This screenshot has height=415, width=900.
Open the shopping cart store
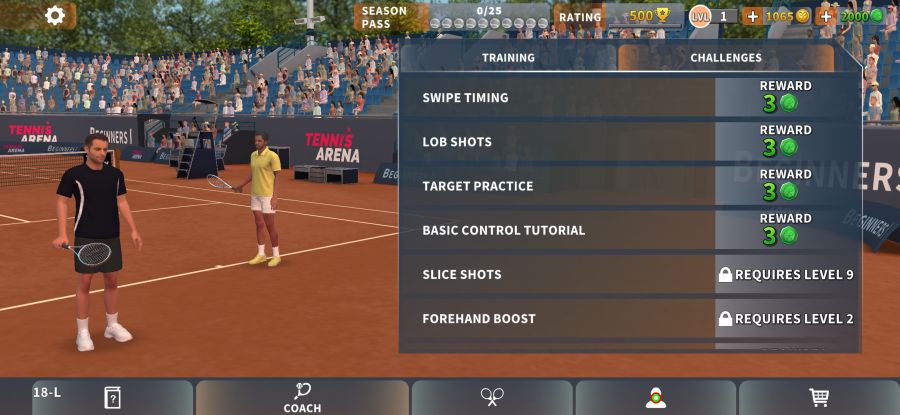[819, 397]
